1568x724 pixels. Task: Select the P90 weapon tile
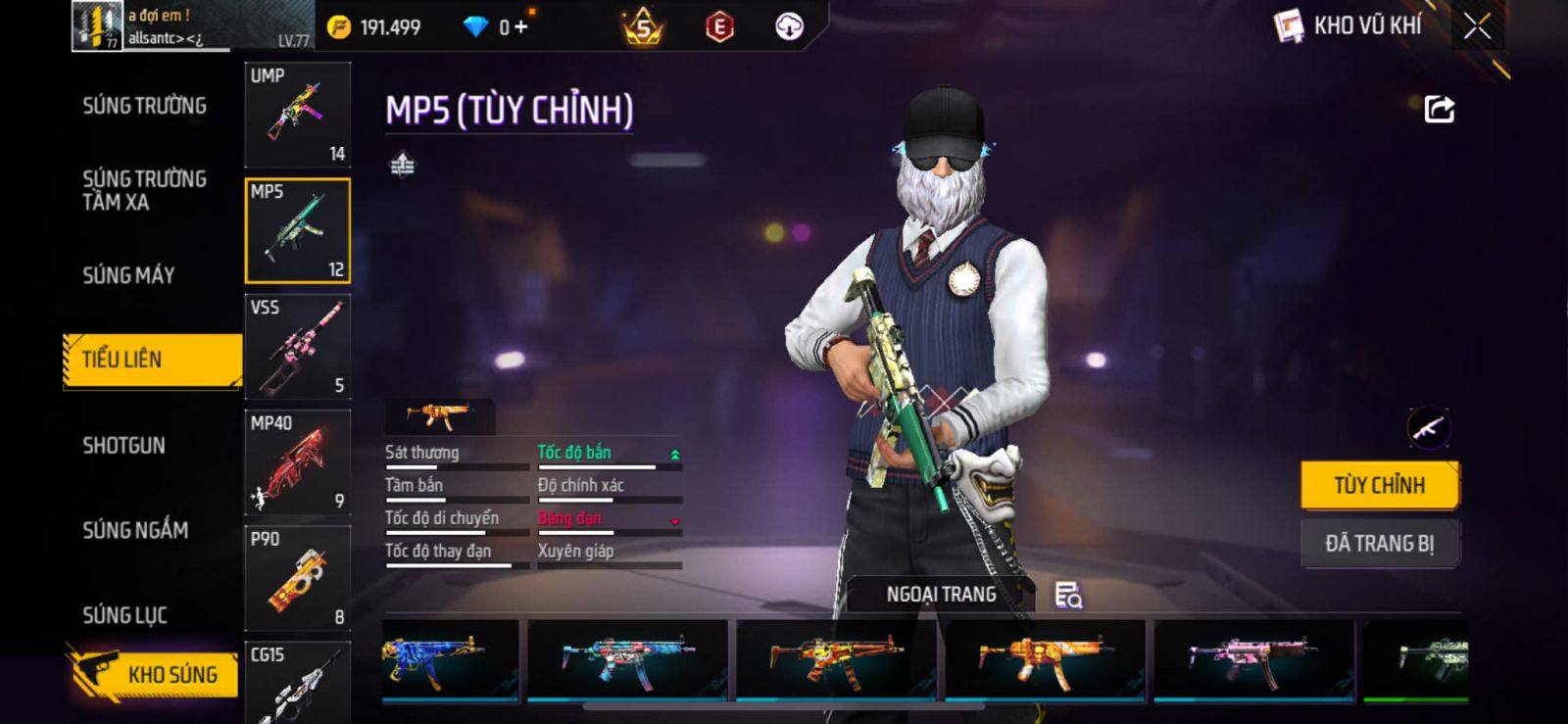(297, 577)
